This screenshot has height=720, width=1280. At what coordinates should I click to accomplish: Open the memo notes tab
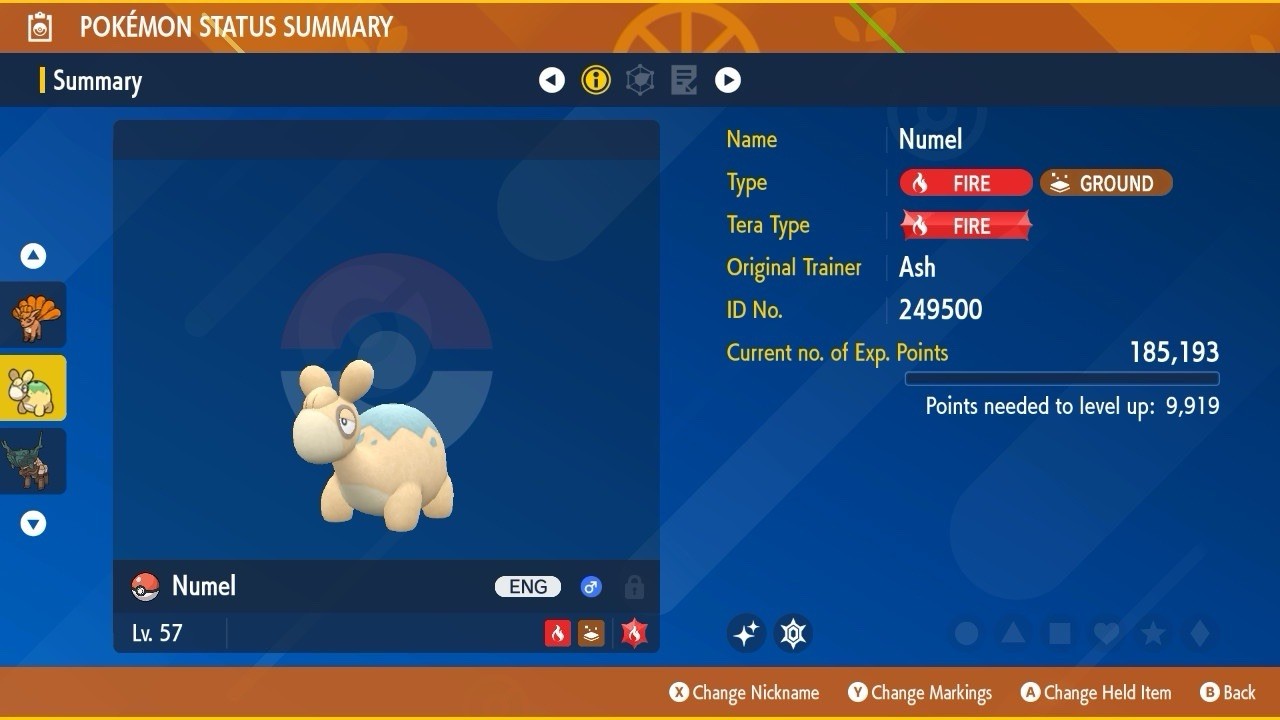coord(684,80)
